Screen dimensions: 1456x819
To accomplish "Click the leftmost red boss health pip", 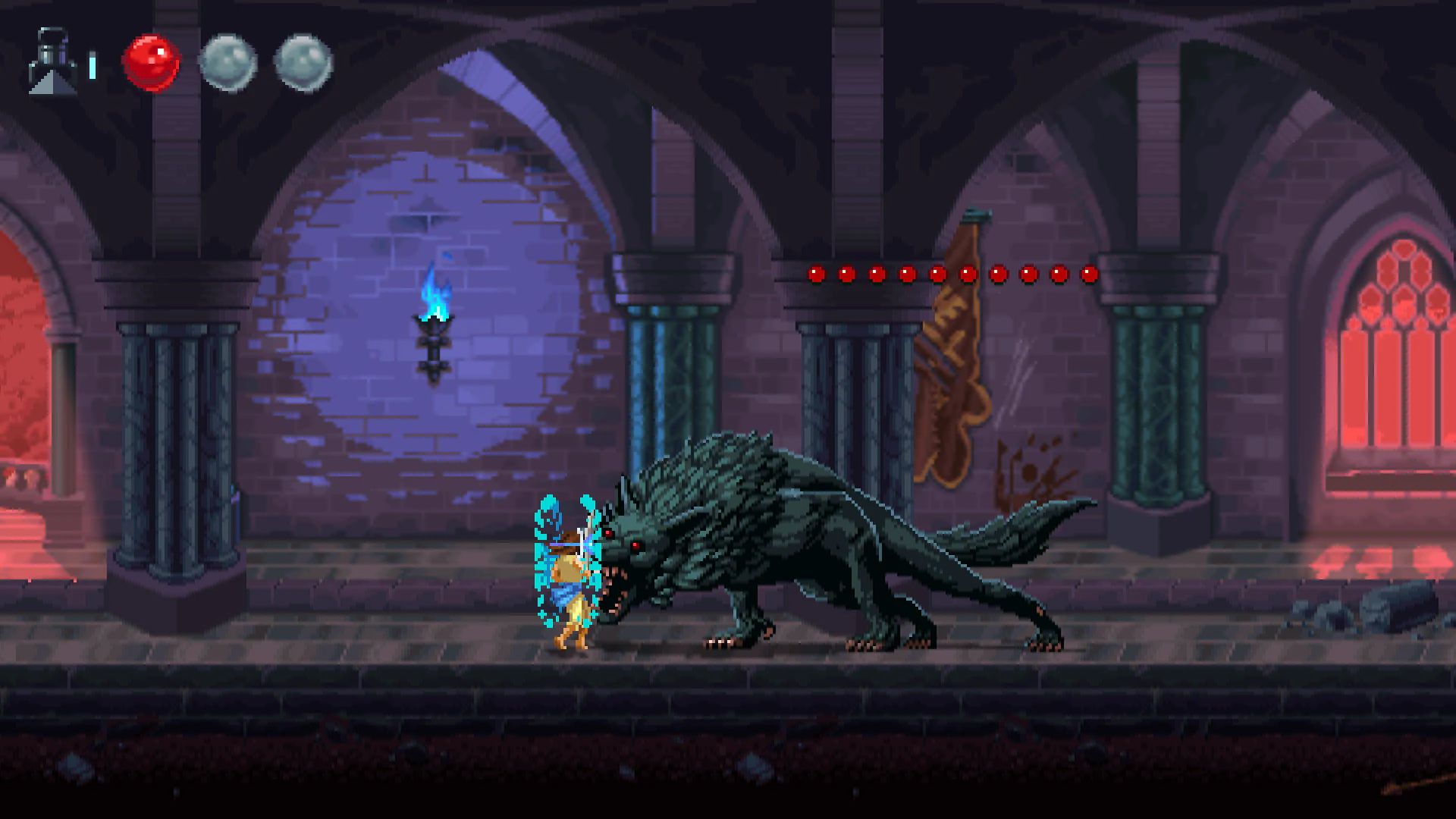I will (x=815, y=275).
